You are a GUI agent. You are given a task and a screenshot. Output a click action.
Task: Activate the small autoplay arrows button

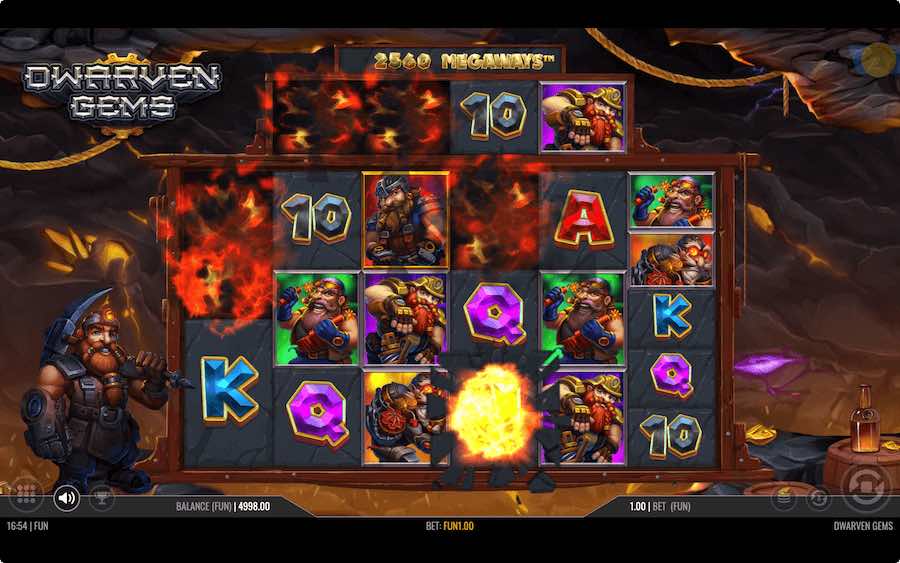(818, 497)
